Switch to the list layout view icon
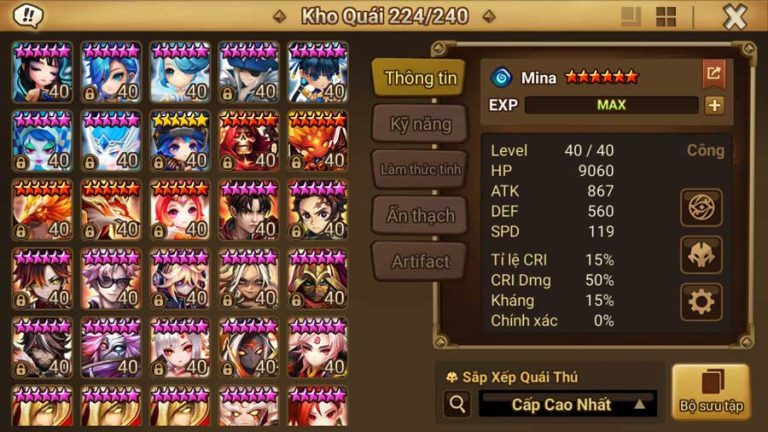Viewport: 768px width, 432px height. pyautogui.click(x=630, y=17)
